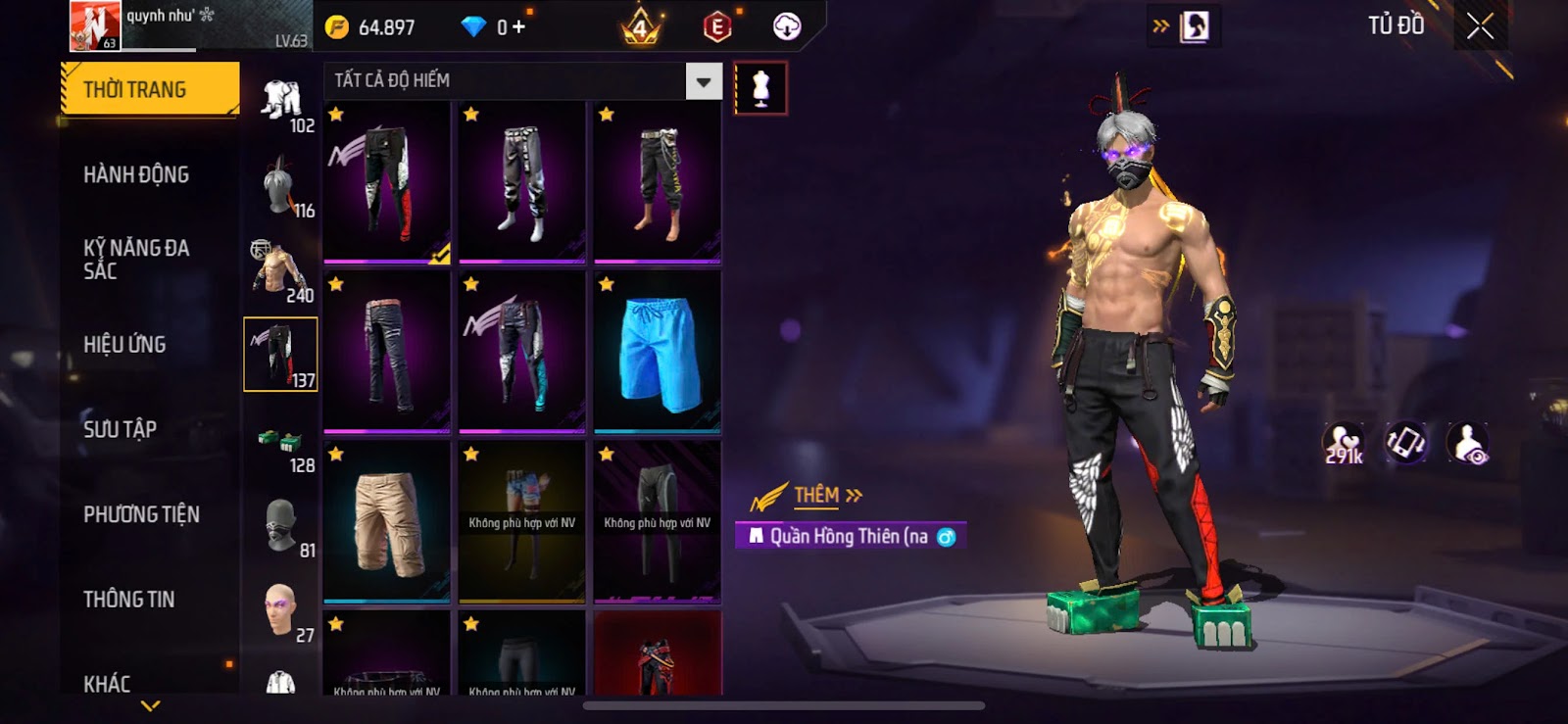Select the blue shorts item
The height and width of the screenshot is (724, 1568).
(x=658, y=352)
